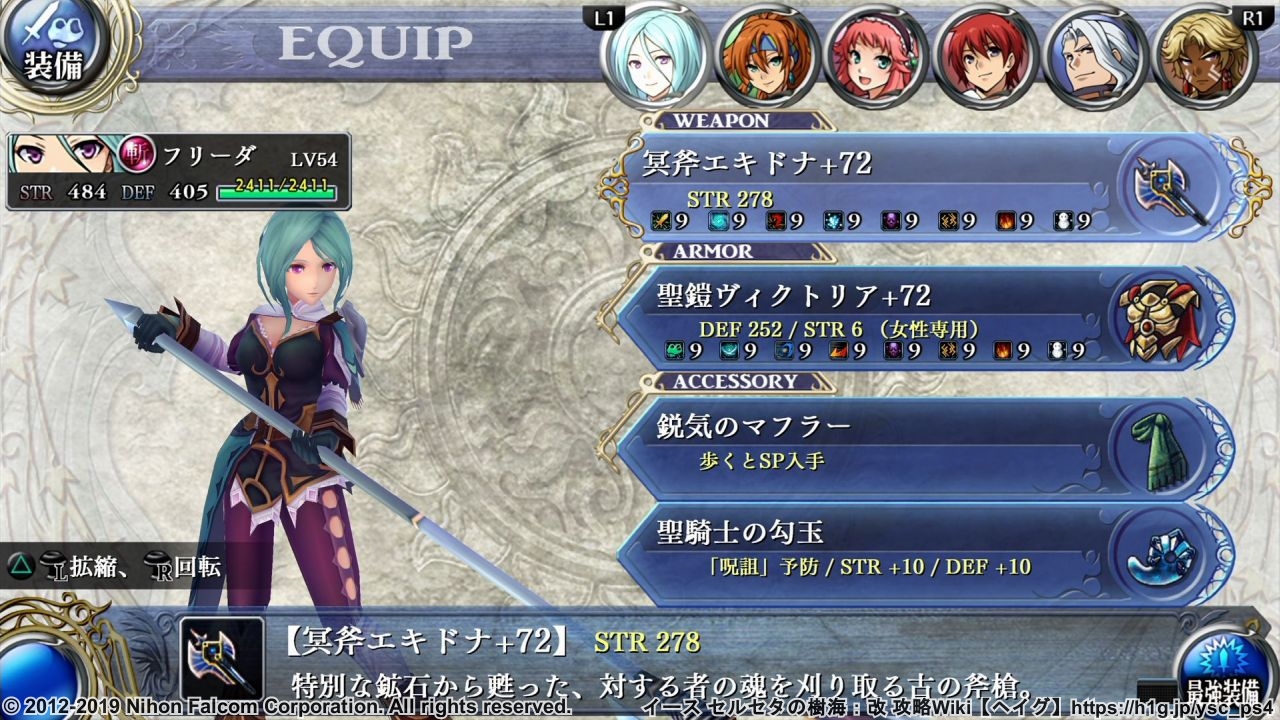
Task: Click the echidna axe weapon icon
Action: coord(1164,187)
